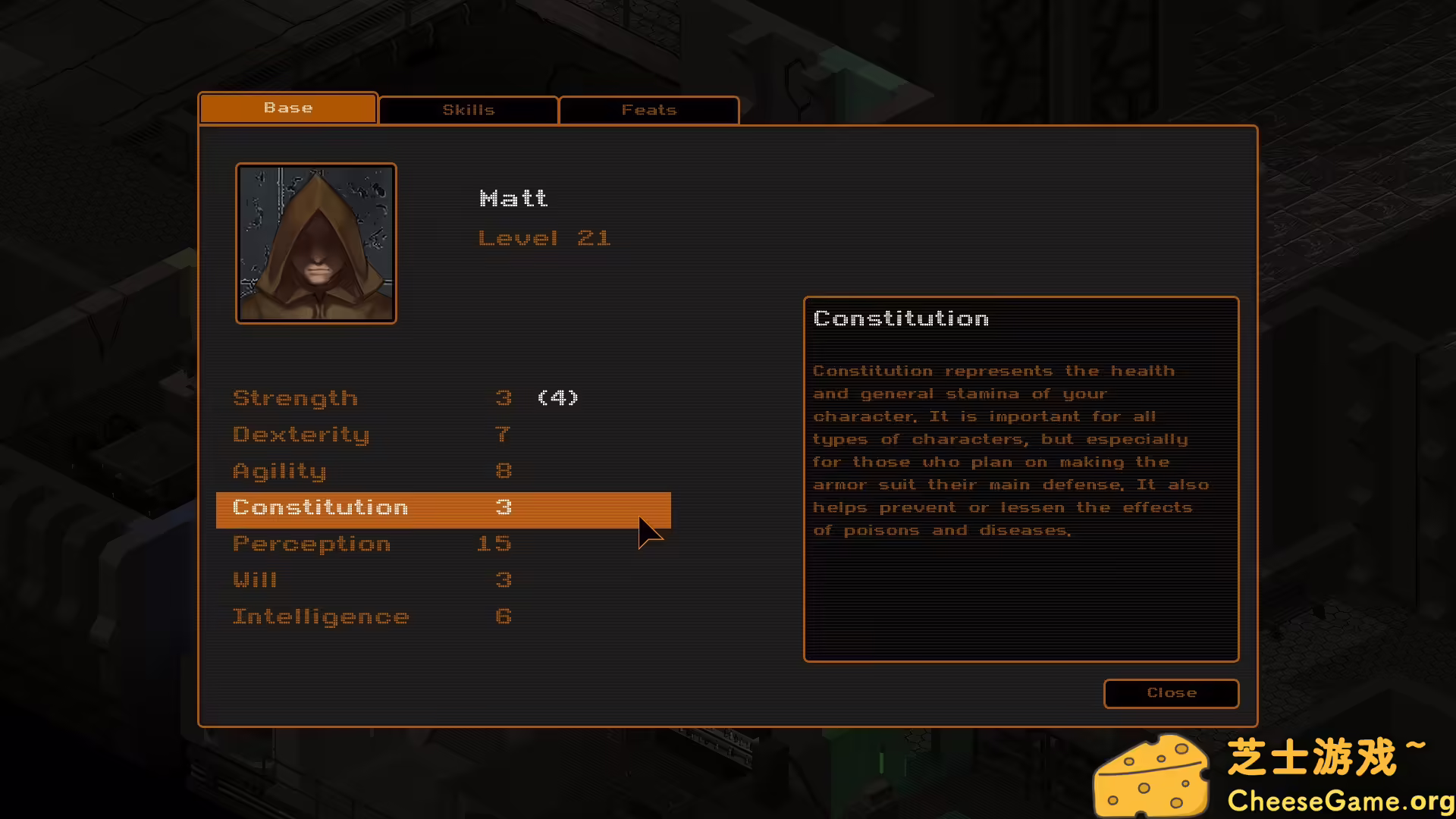Click Matt's hooded character portrait
Screen dimensions: 1456x819
(316, 243)
